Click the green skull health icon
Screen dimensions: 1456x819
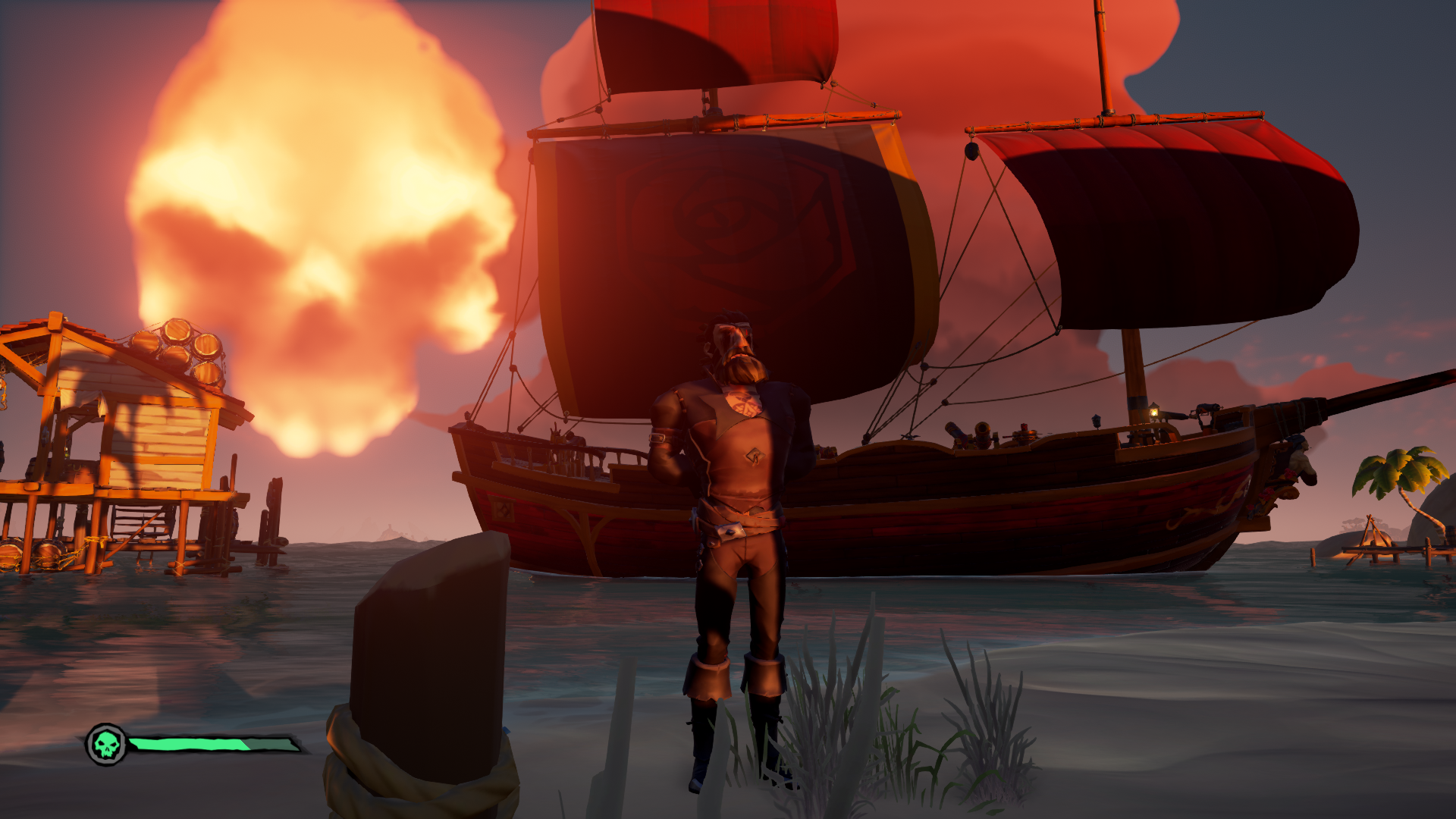[x=106, y=745]
